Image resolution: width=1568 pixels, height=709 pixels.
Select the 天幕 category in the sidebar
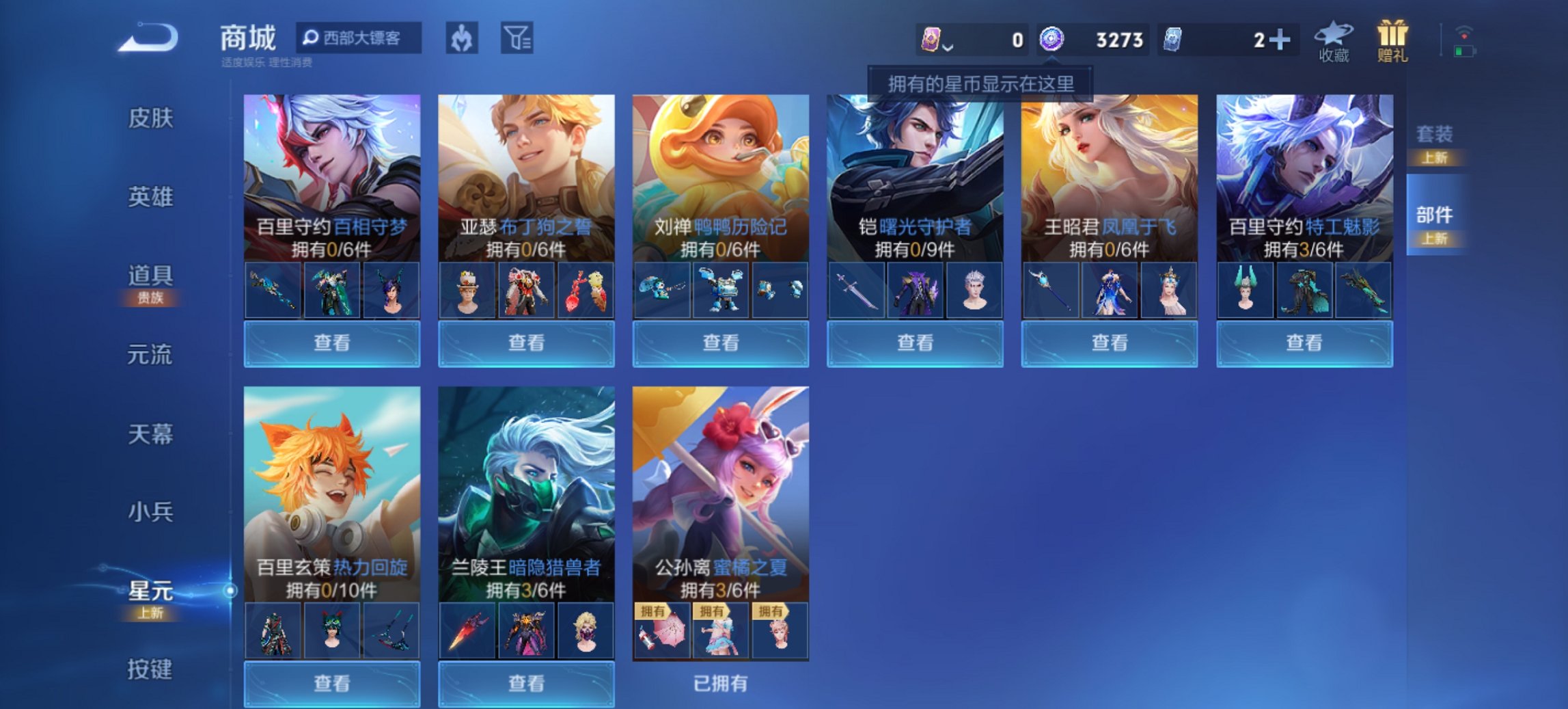click(150, 432)
